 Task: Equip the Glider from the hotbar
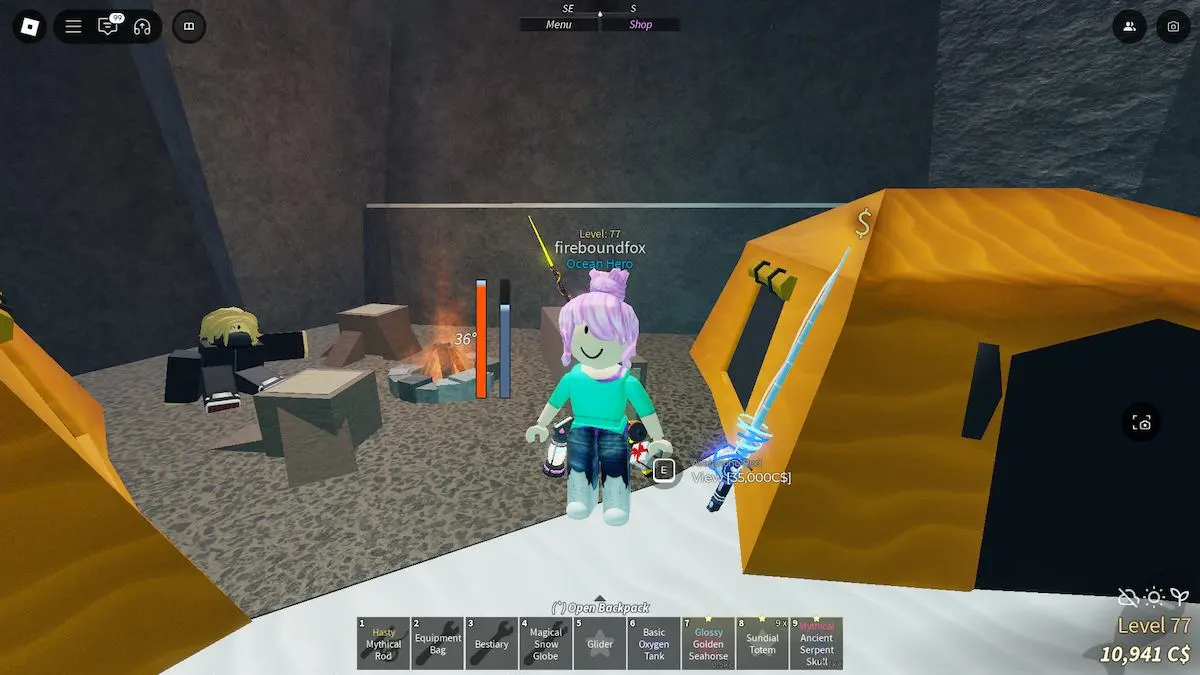599,643
